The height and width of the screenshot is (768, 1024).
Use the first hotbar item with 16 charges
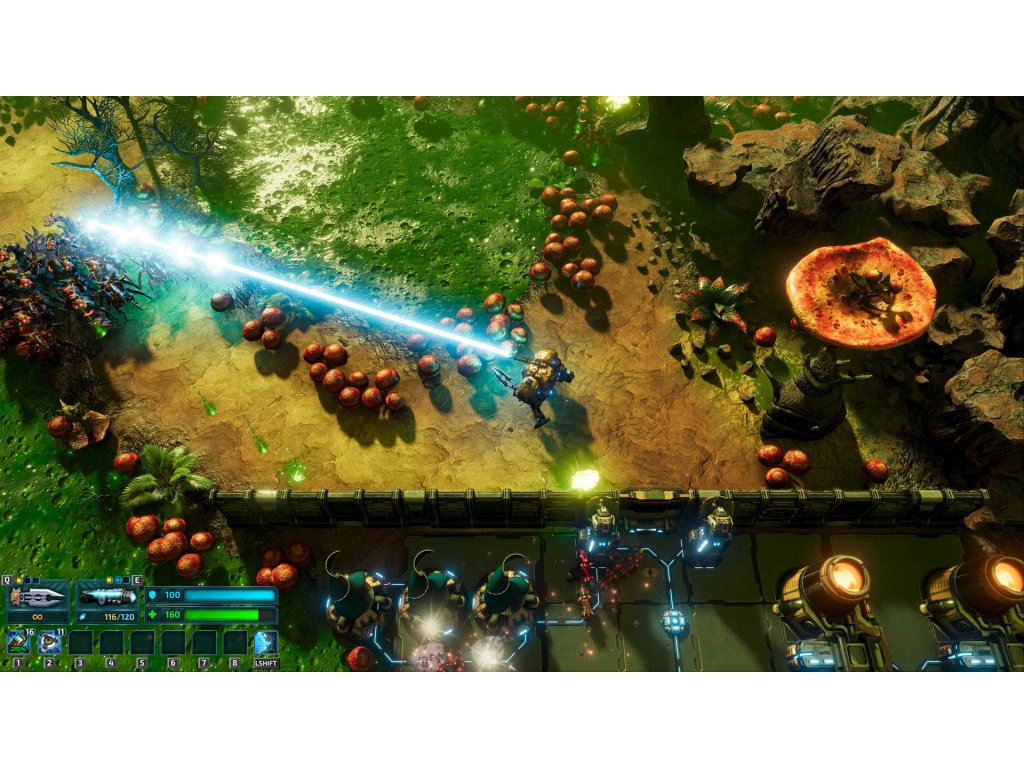coord(18,642)
